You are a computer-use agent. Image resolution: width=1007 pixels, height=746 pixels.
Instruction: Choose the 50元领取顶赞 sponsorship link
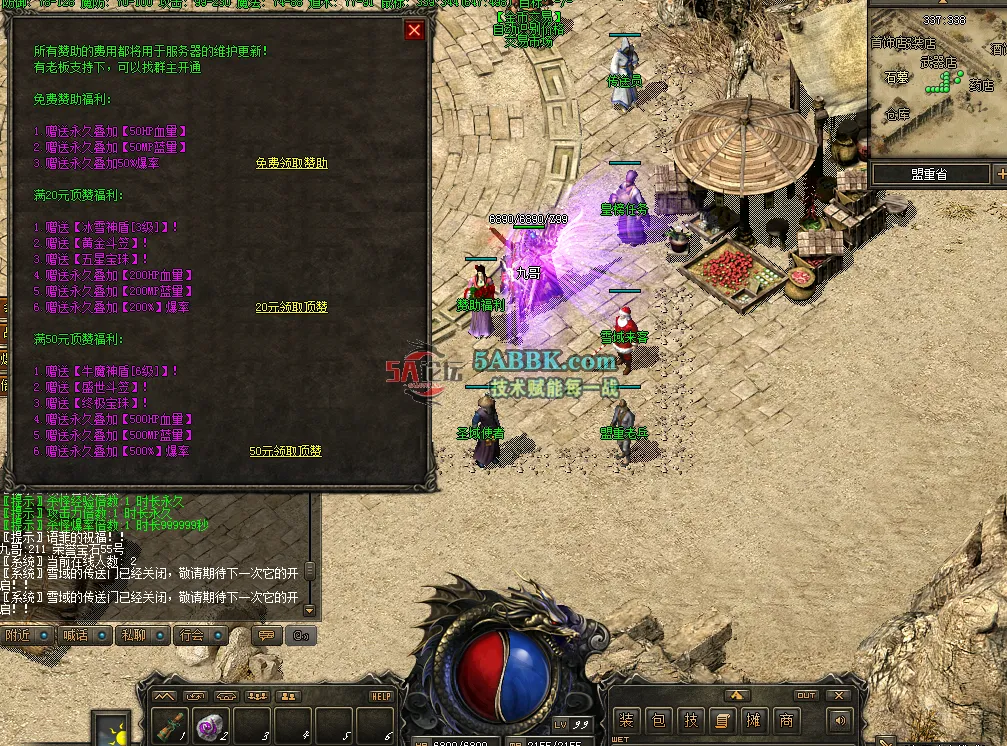click(285, 451)
